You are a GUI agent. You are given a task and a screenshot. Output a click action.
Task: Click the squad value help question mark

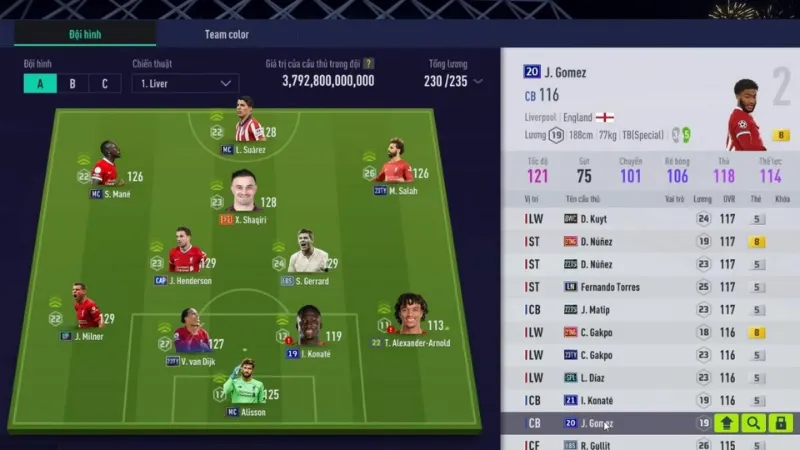[368, 63]
